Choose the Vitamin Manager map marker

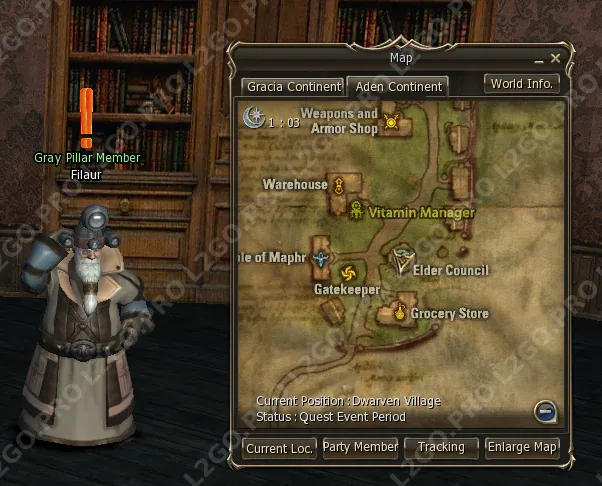(357, 211)
